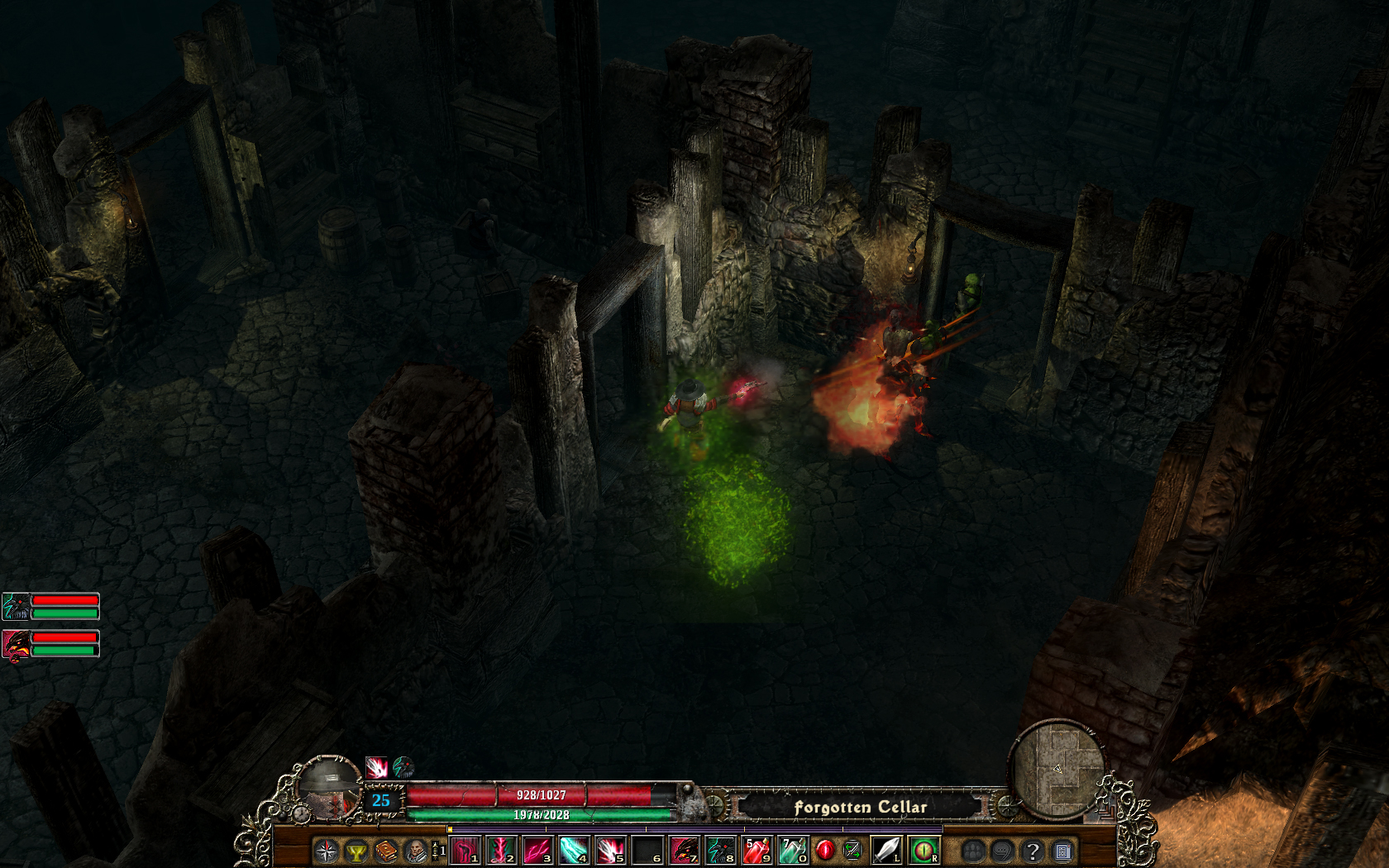Click the player portrait with the hat

331,787
